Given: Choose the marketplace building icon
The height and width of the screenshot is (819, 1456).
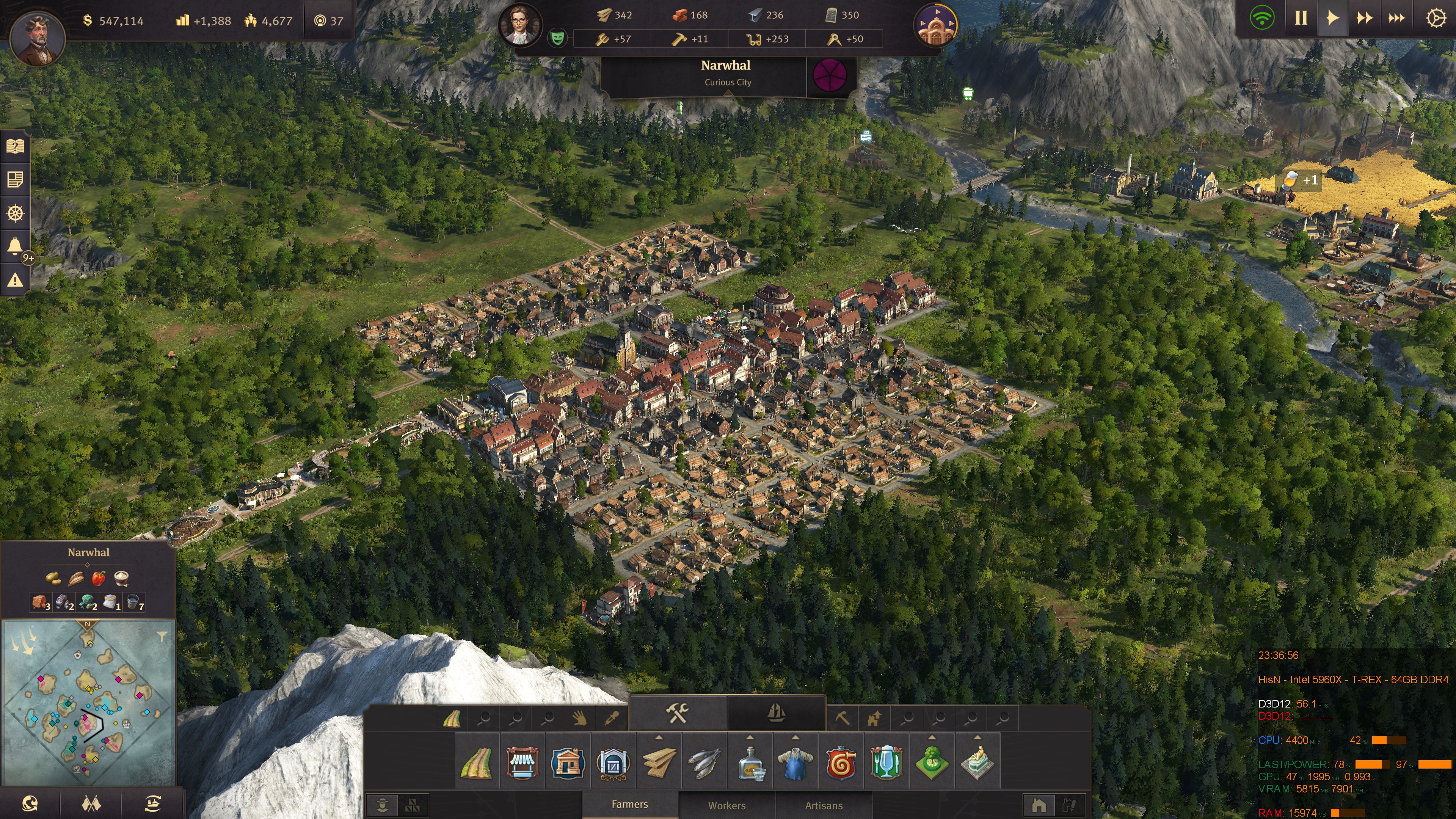Looking at the screenshot, I should click(x=522, y=763).
